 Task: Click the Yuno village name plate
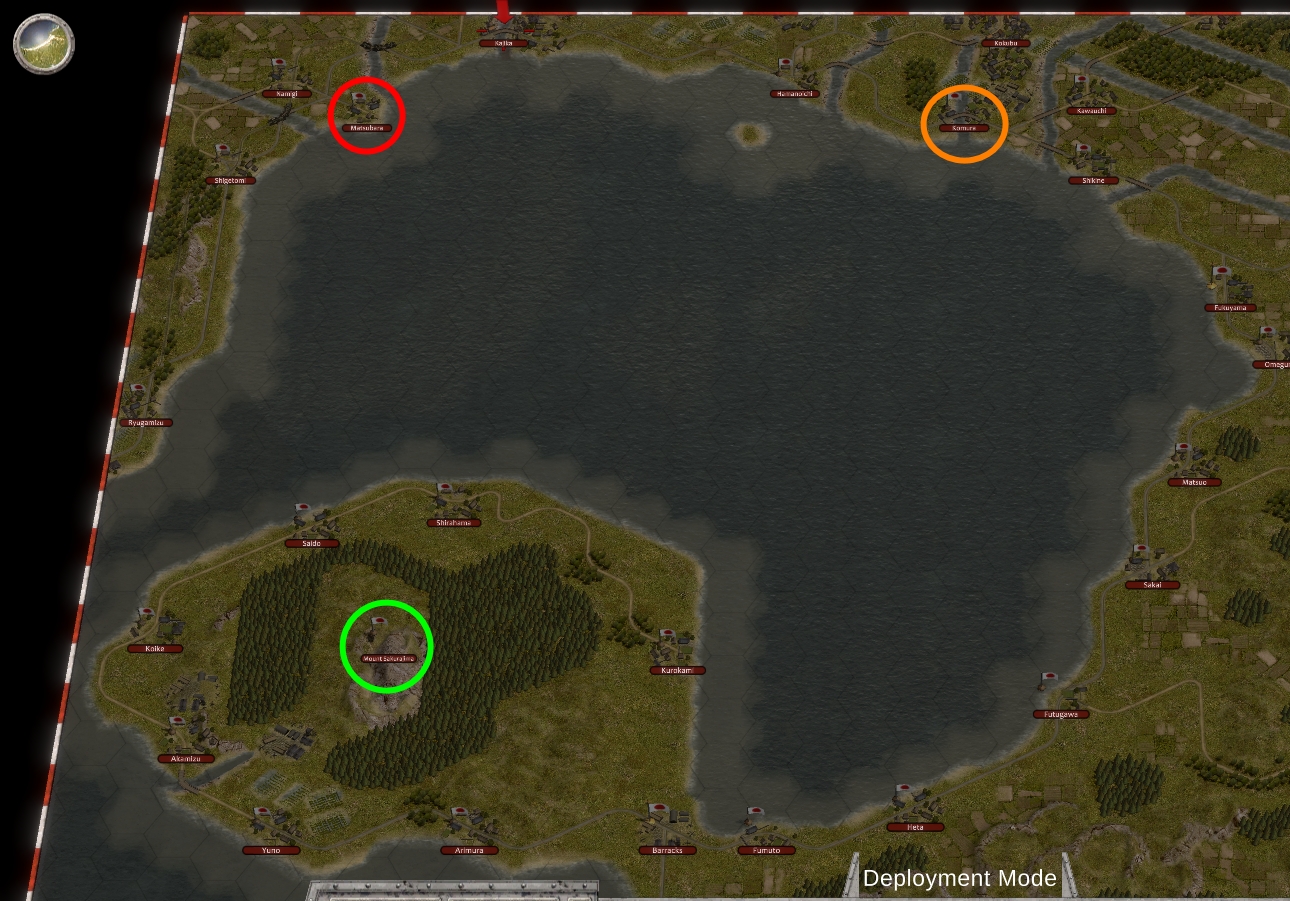271,849
